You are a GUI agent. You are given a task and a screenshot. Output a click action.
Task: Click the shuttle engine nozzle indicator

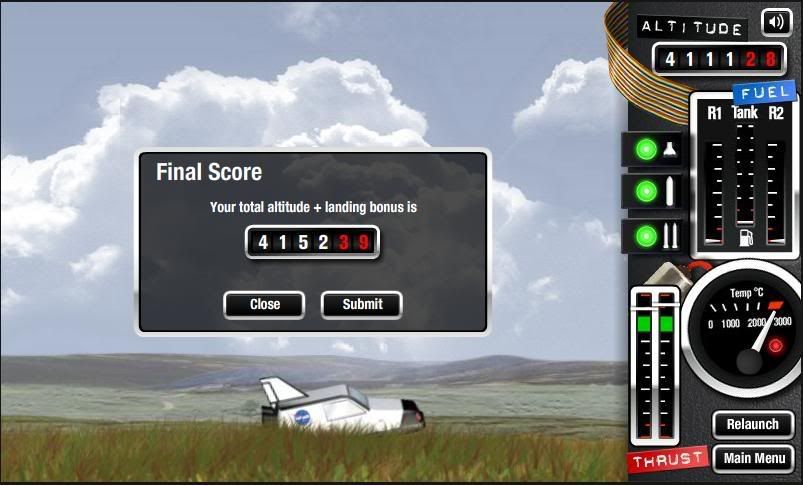coord(654,149)
